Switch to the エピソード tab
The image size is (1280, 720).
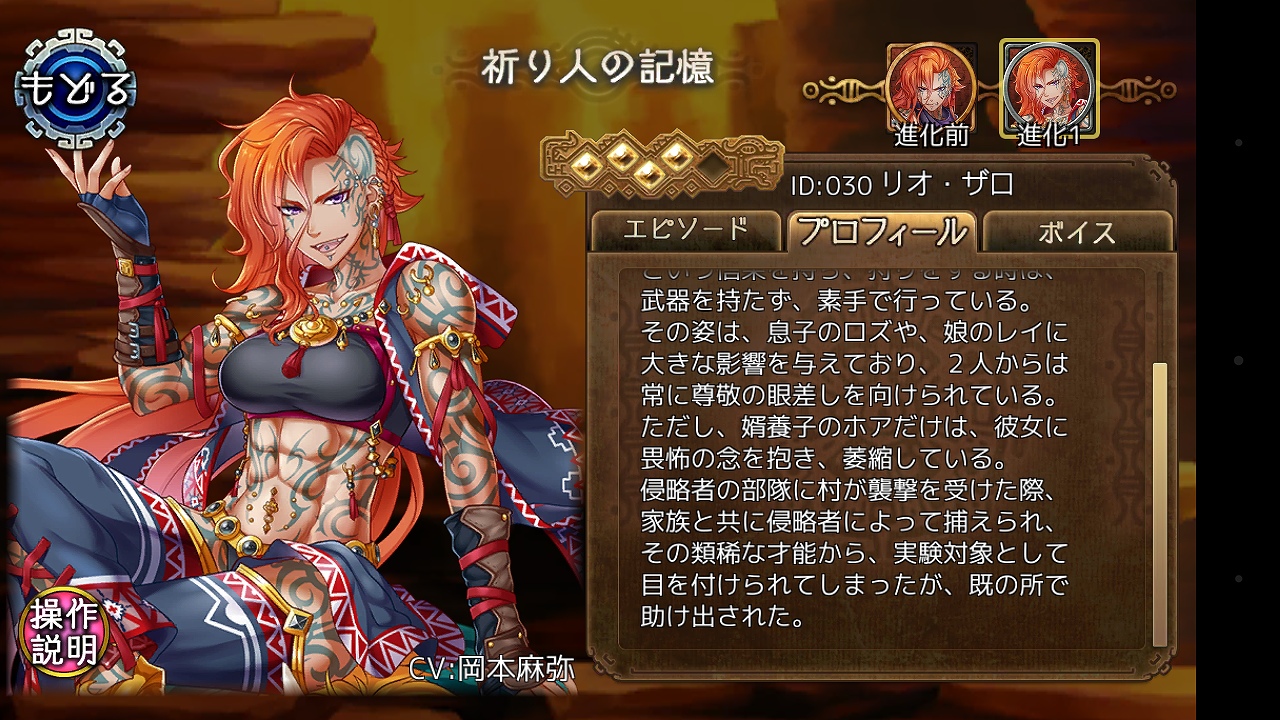click(x=686, y=230)
